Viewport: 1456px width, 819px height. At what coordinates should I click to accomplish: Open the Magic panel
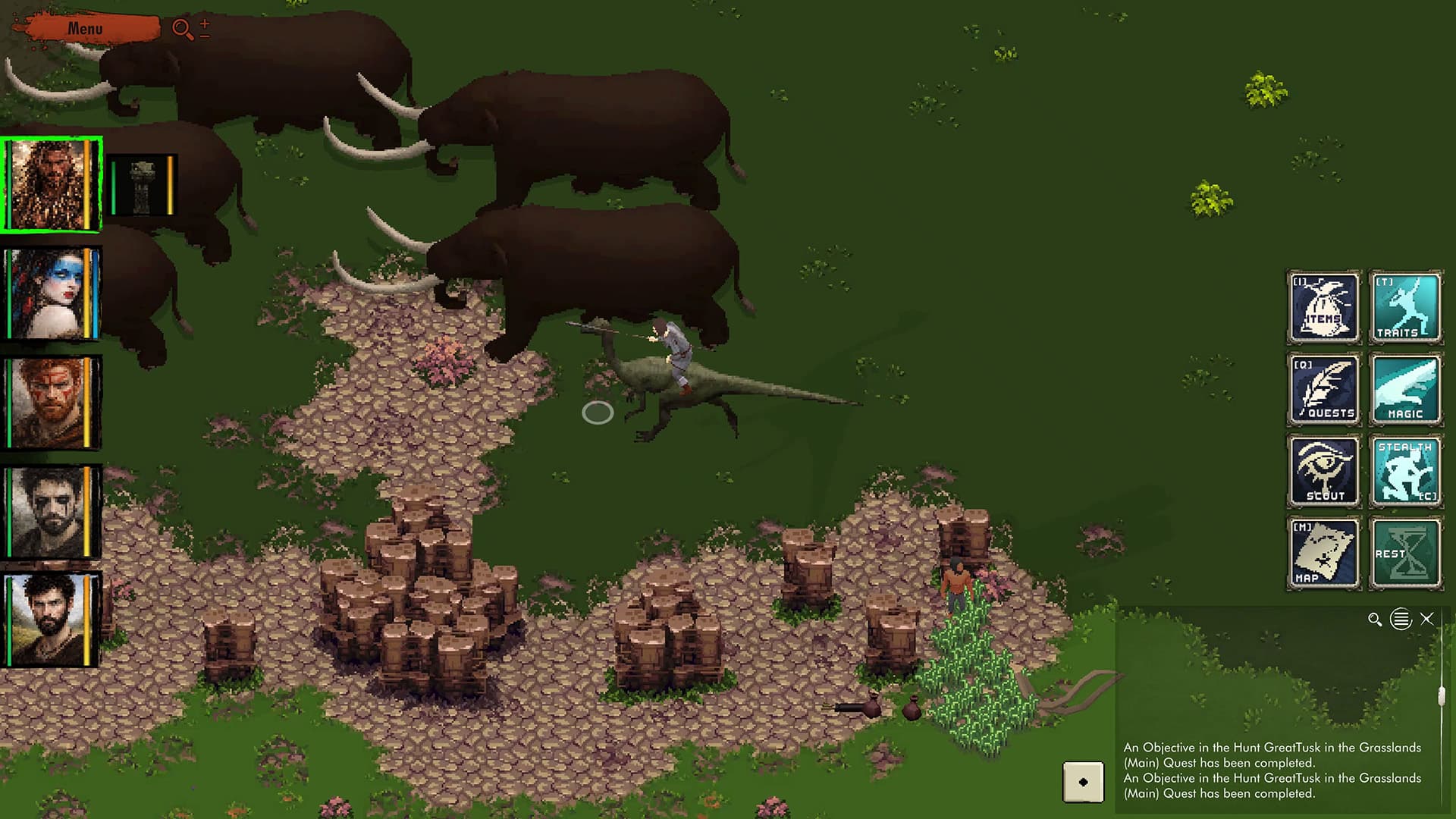(x=1405, y=389)
